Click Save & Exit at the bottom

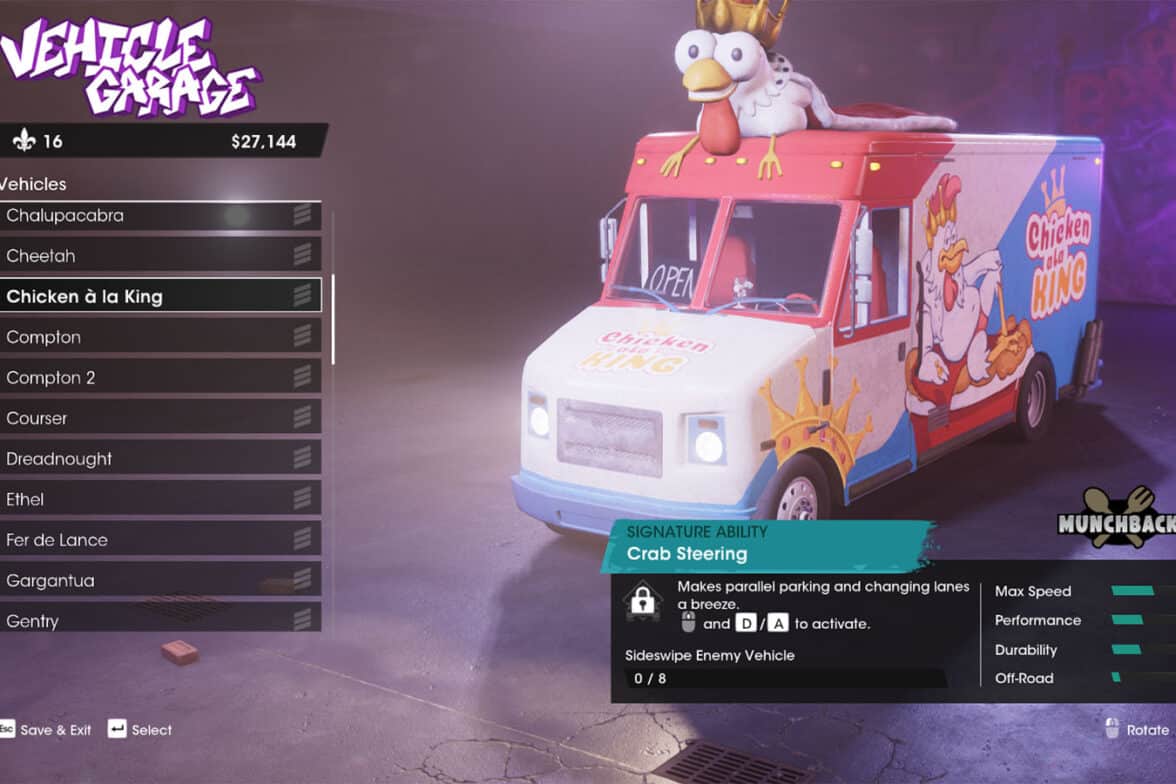55,730
